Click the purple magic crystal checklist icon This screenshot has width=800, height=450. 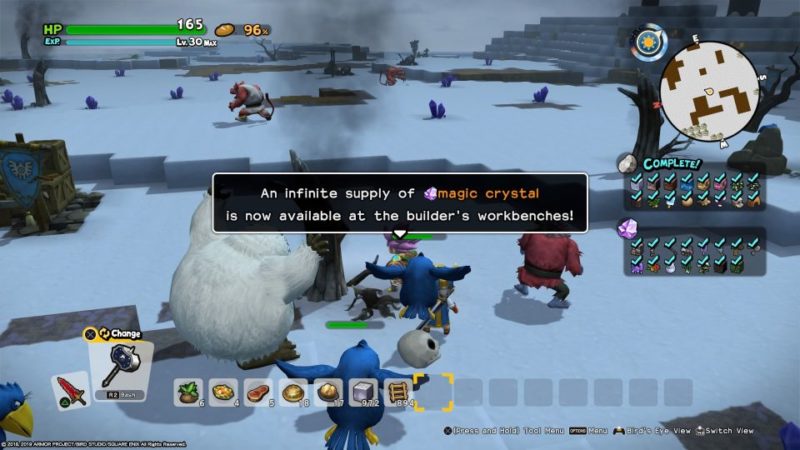629,229
